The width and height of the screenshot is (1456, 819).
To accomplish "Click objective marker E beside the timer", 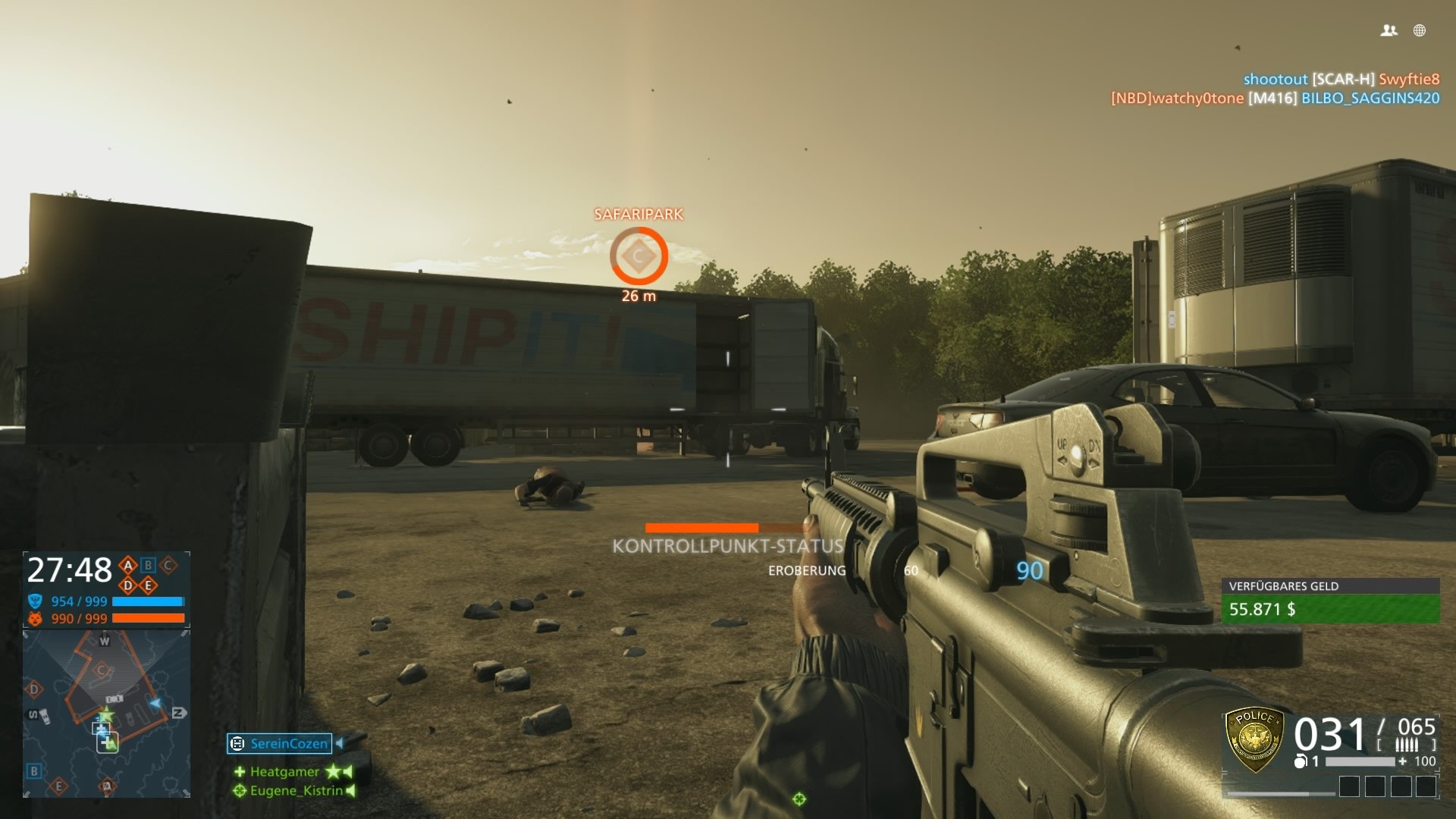I will tap(148, 585).
